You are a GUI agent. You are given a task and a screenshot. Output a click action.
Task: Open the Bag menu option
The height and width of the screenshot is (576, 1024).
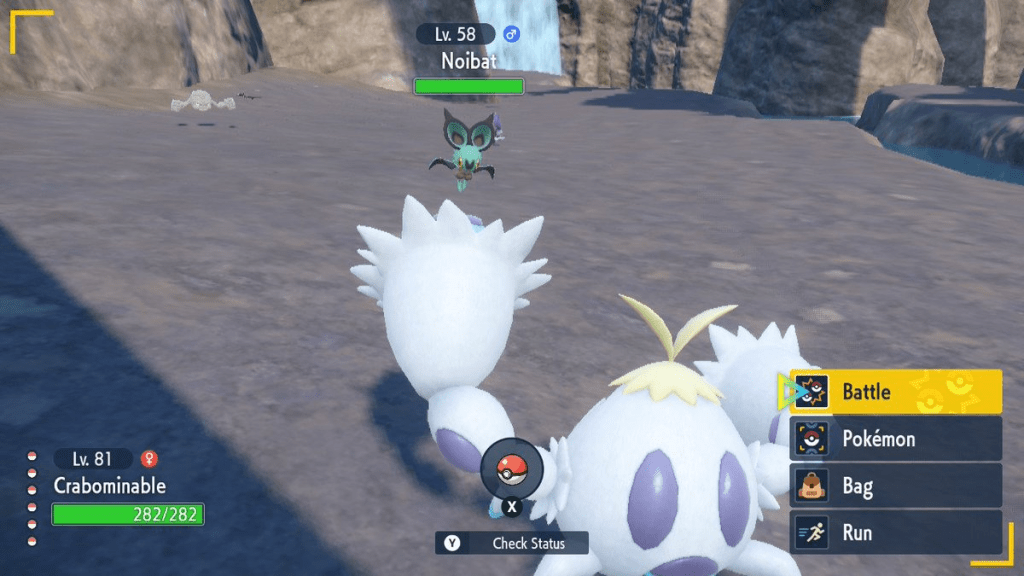pos(895,487)
